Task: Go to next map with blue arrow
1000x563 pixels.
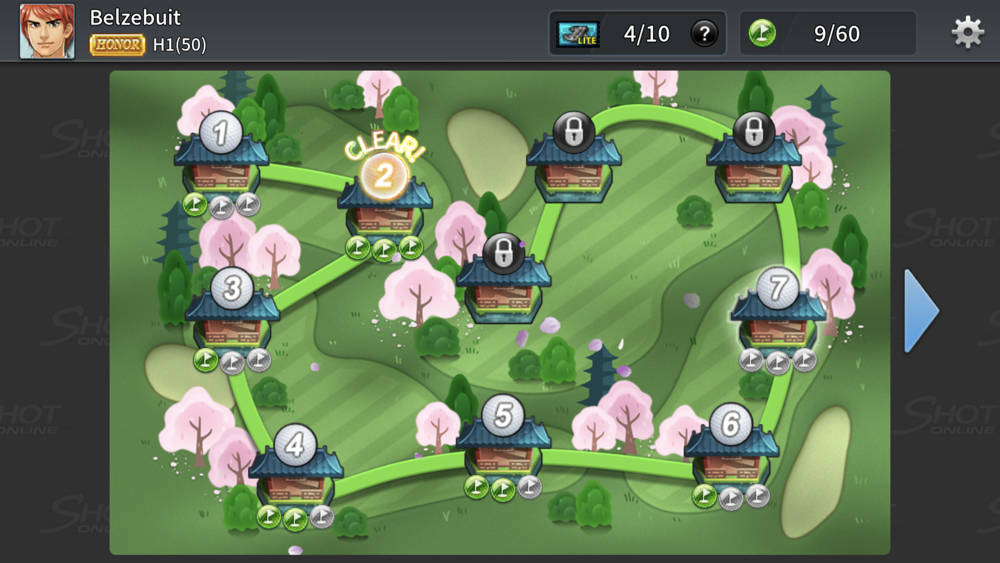Action: click(x=921, y=310)
